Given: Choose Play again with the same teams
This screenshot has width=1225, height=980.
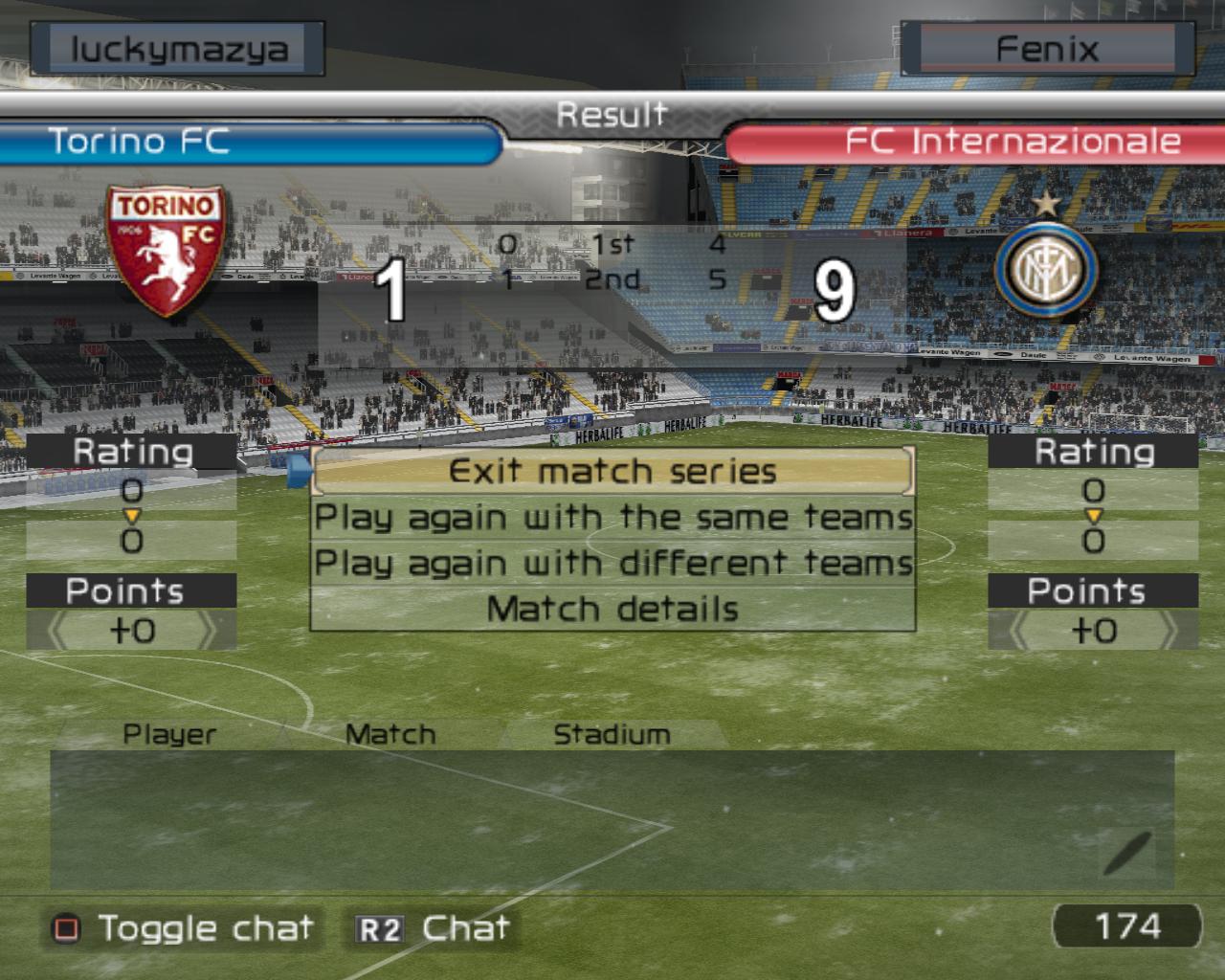Looking at the screenshot, I should click(x=612, y=518).
